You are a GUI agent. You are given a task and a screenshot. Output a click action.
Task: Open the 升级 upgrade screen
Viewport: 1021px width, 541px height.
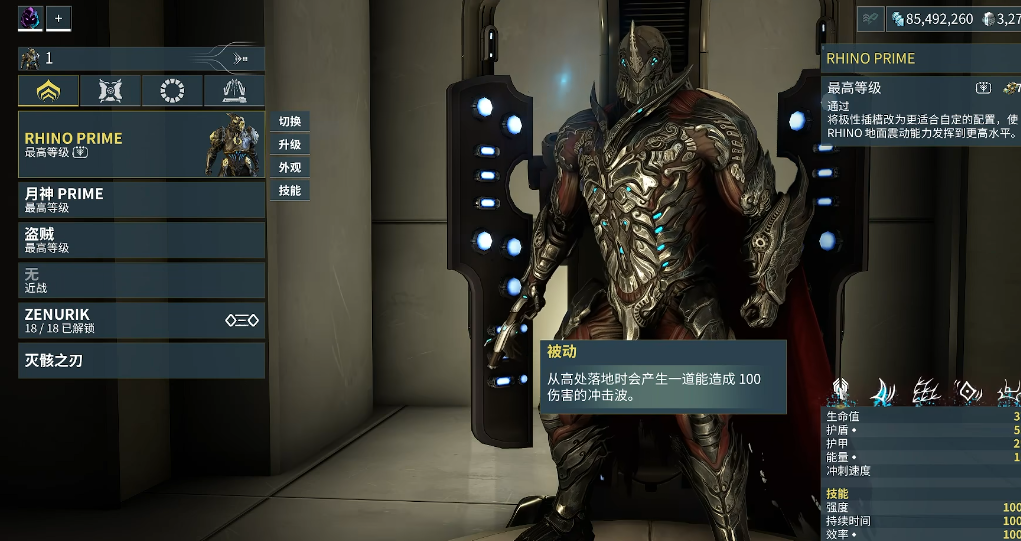[290, 144]
